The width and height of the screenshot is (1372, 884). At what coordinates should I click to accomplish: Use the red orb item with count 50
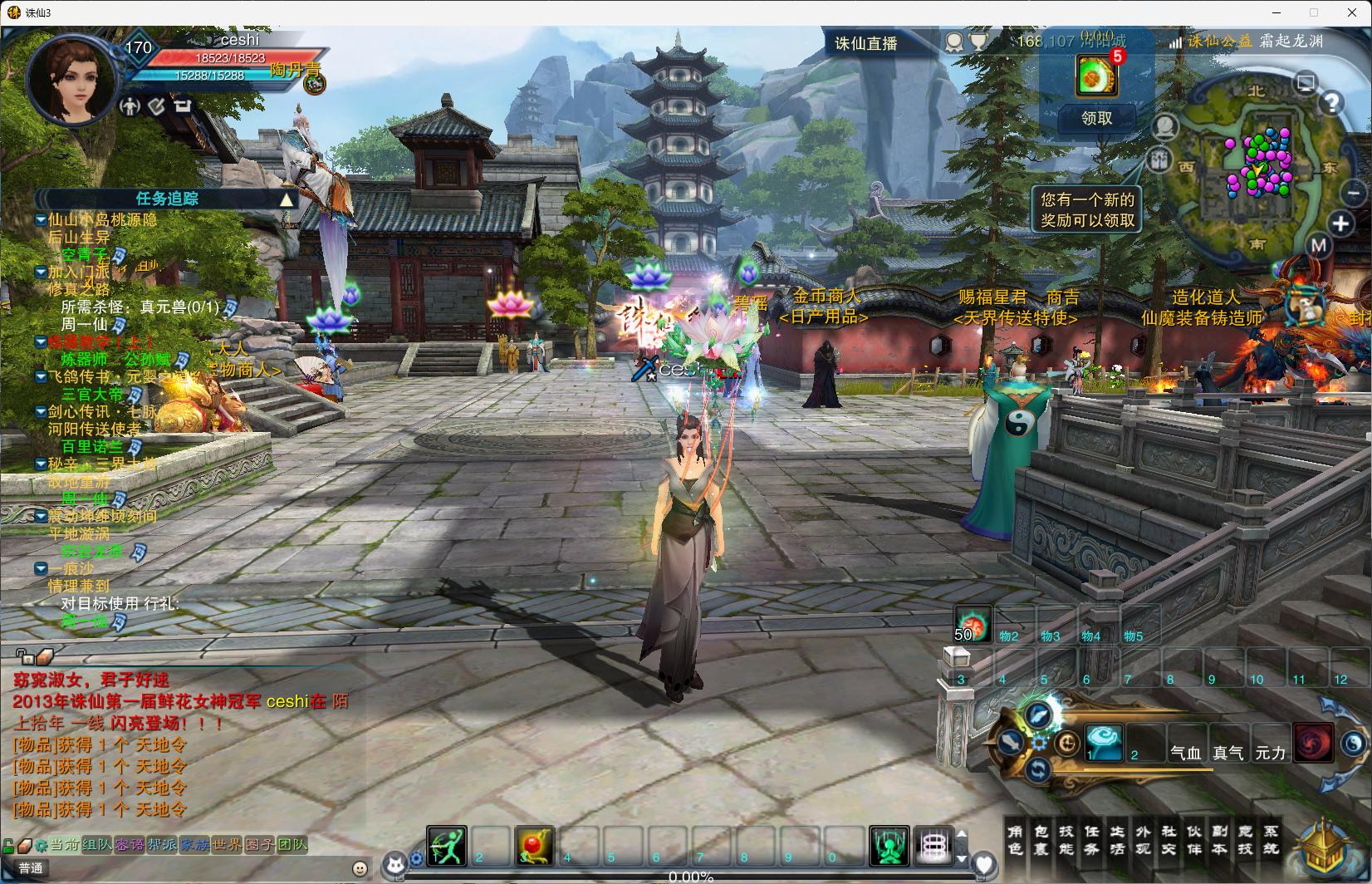972,624
